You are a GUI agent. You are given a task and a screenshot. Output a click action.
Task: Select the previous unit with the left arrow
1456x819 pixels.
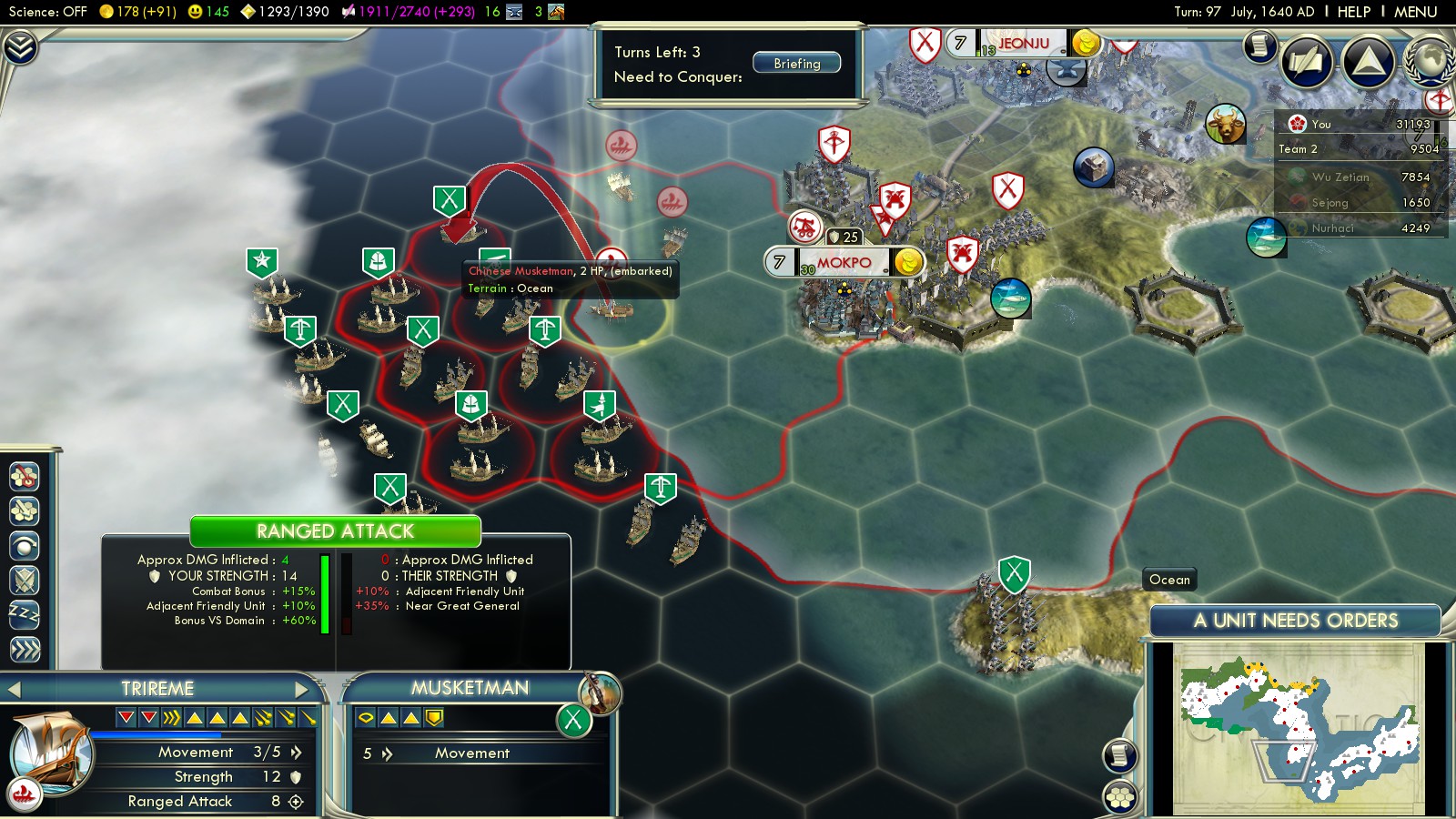point(15,689)
